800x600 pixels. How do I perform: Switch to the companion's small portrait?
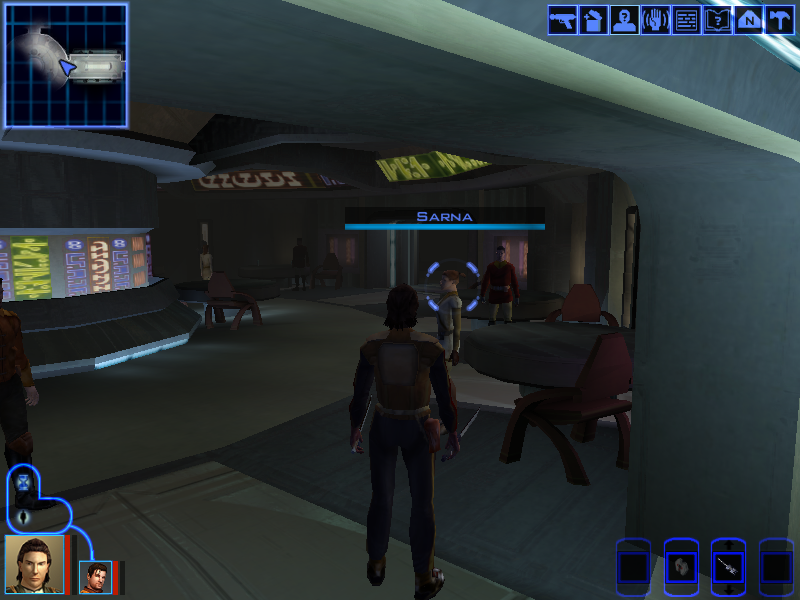coord(97,577)
